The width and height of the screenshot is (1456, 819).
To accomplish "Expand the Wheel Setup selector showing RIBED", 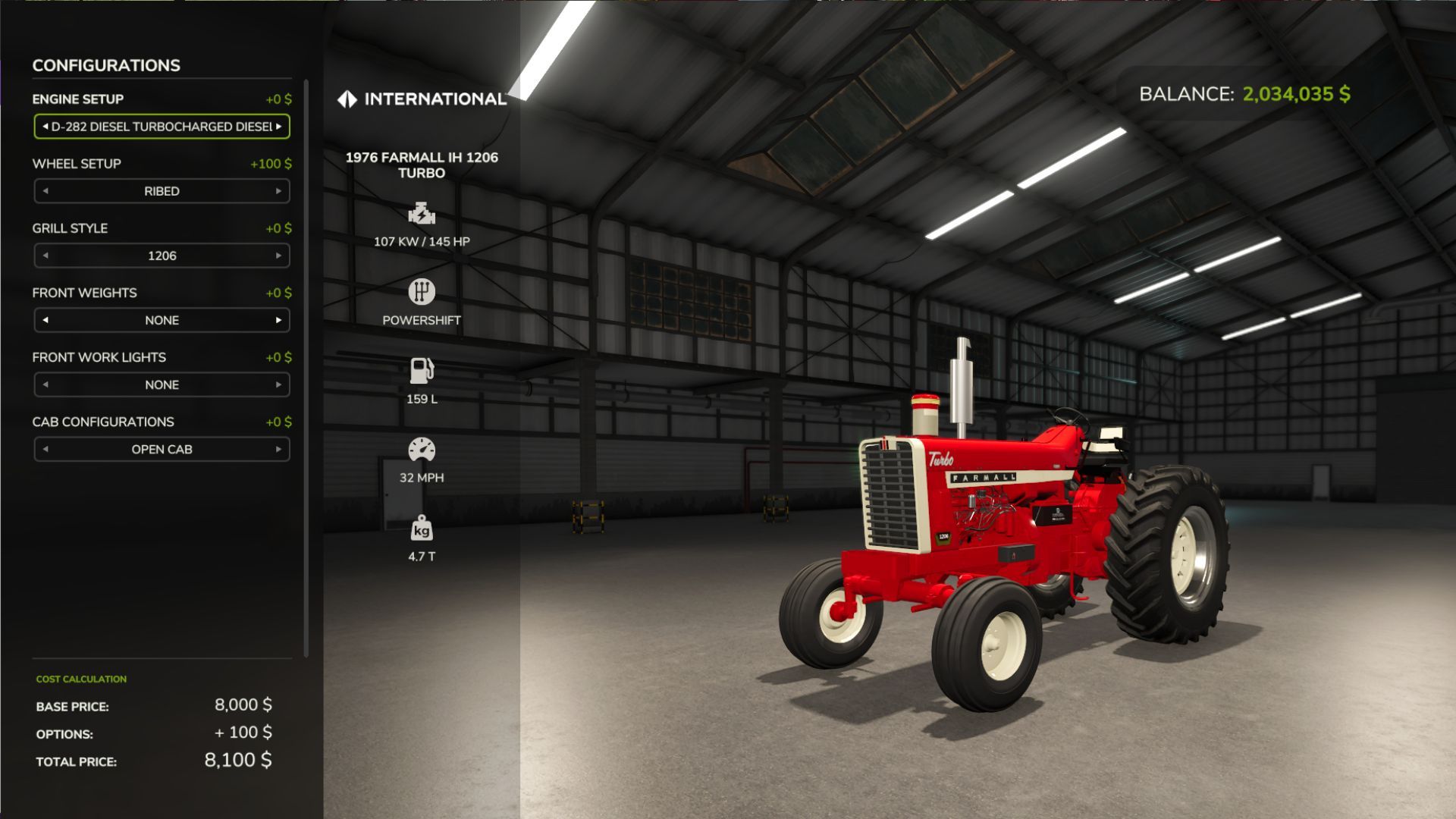I will pyautogui.click(x=161, y=190).
